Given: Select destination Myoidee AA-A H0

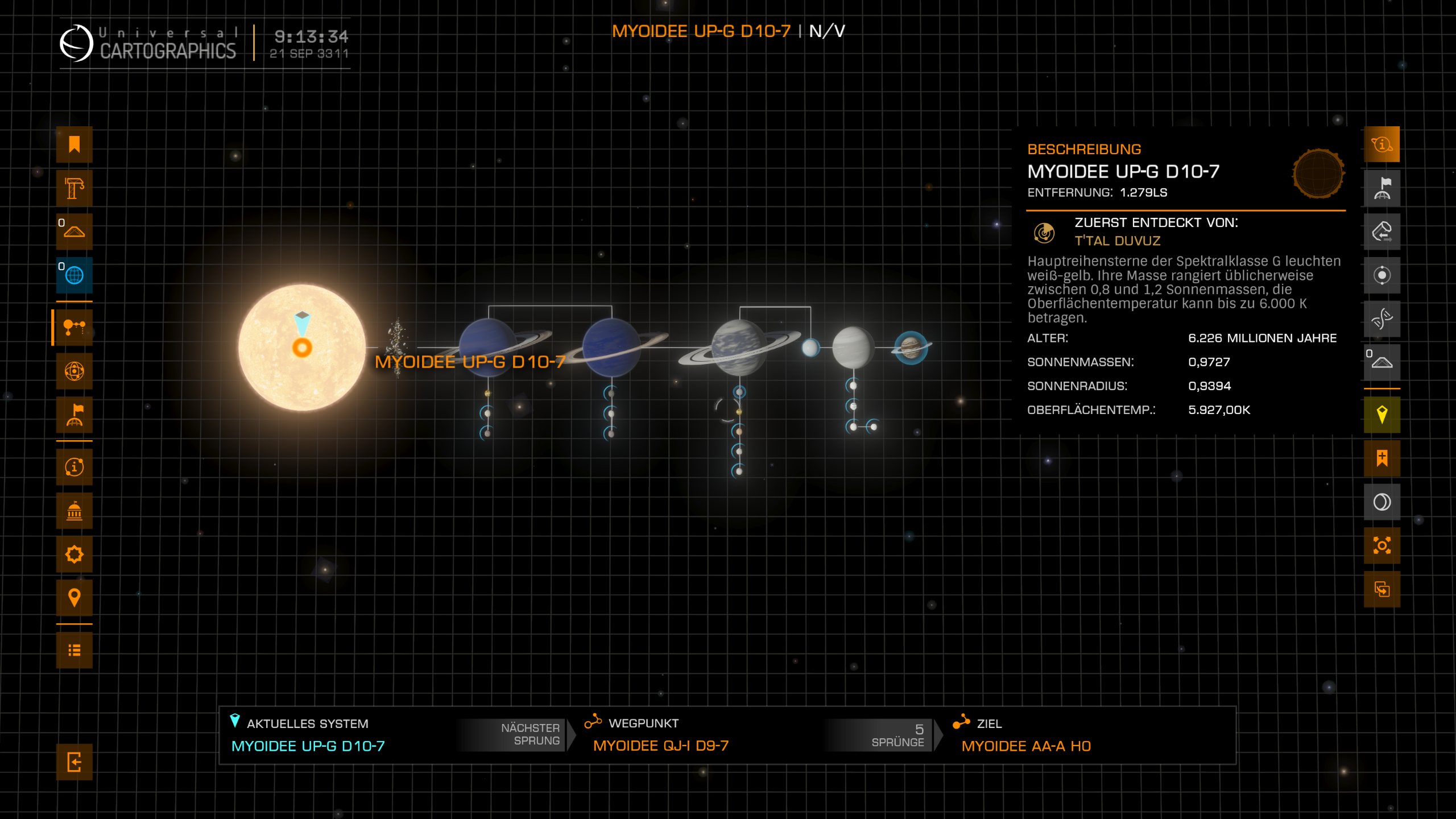Looking at the screenshot, I should pos(1025,746).
